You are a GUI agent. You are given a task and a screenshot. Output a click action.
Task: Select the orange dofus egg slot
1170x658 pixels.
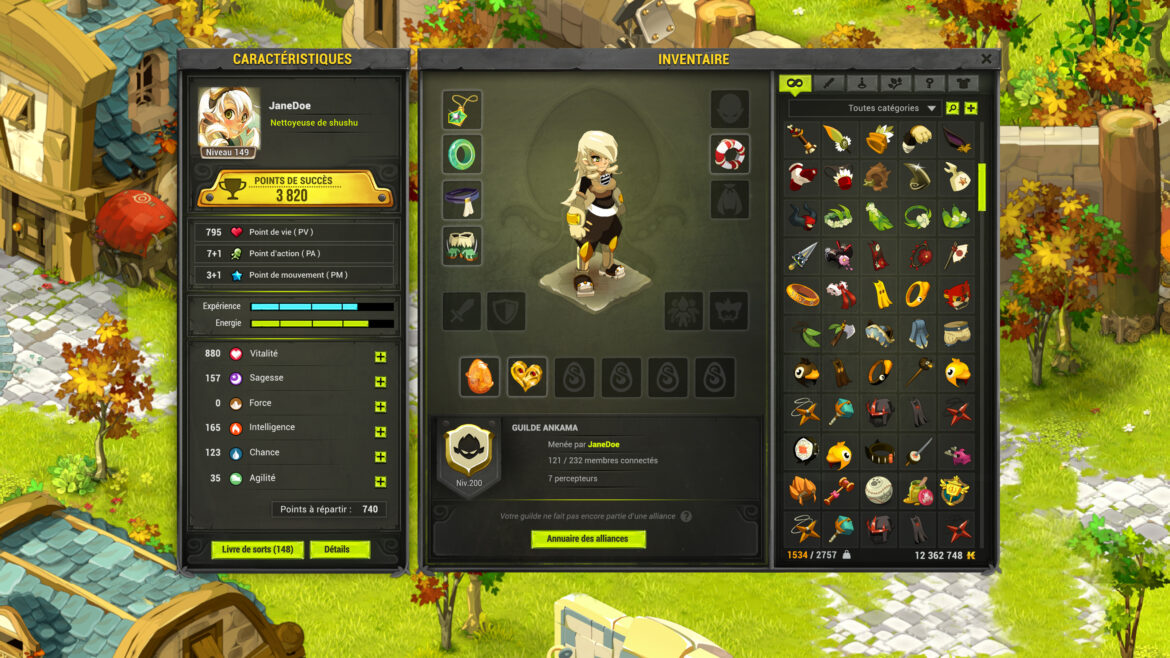[x=480, y=377]
